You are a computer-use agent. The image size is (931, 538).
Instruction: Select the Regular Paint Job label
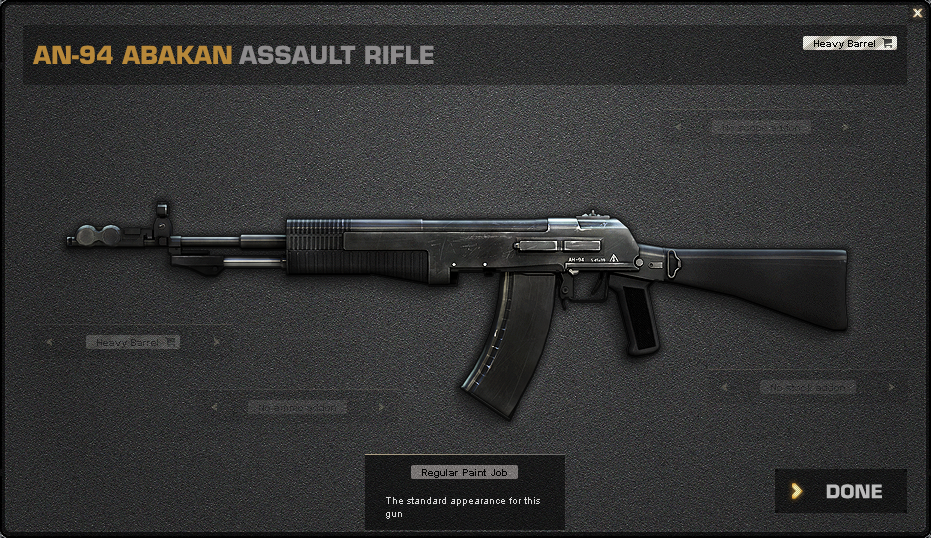tap(464, 472)
